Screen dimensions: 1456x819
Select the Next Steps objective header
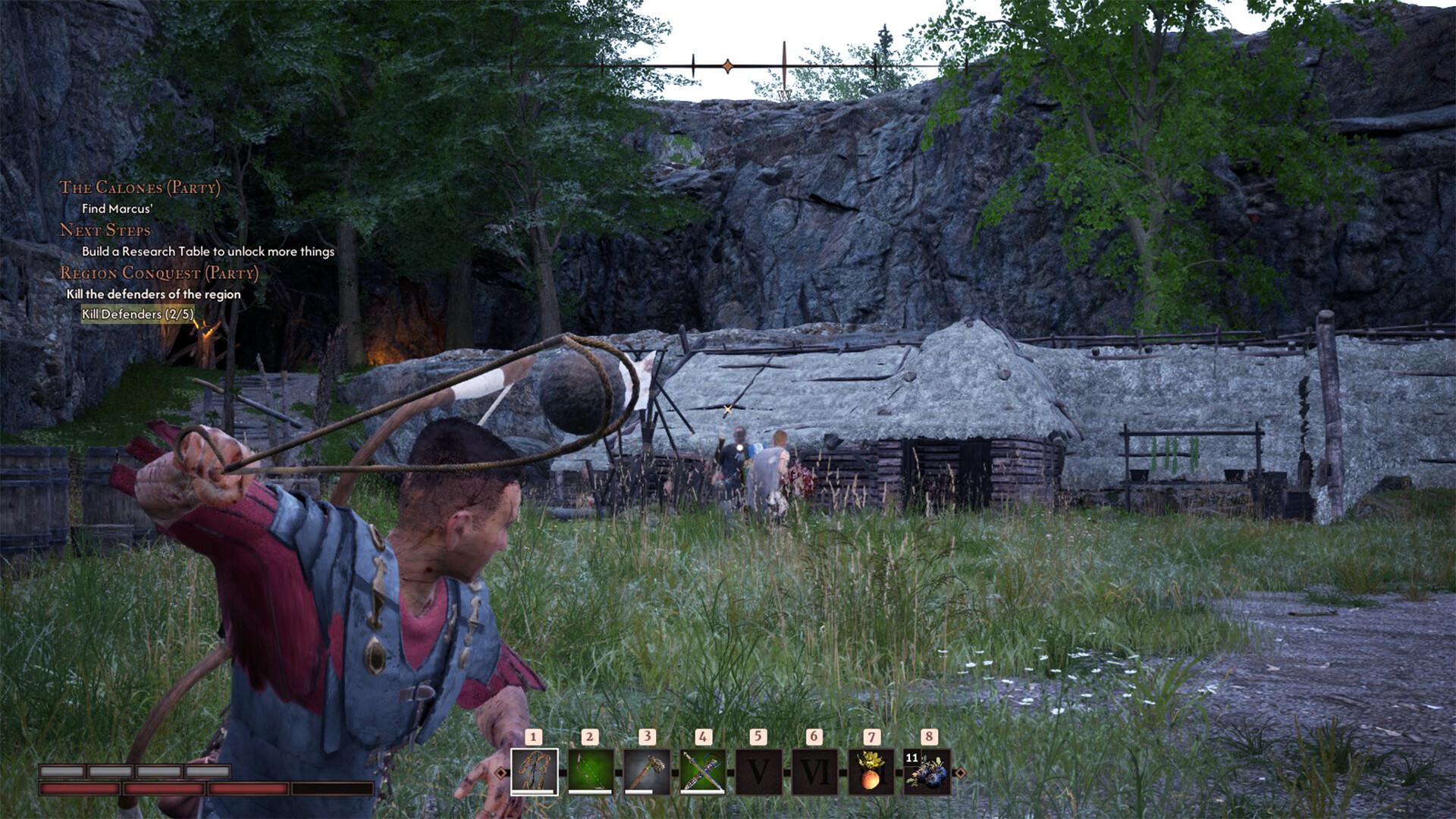click(x=105, y=231)
